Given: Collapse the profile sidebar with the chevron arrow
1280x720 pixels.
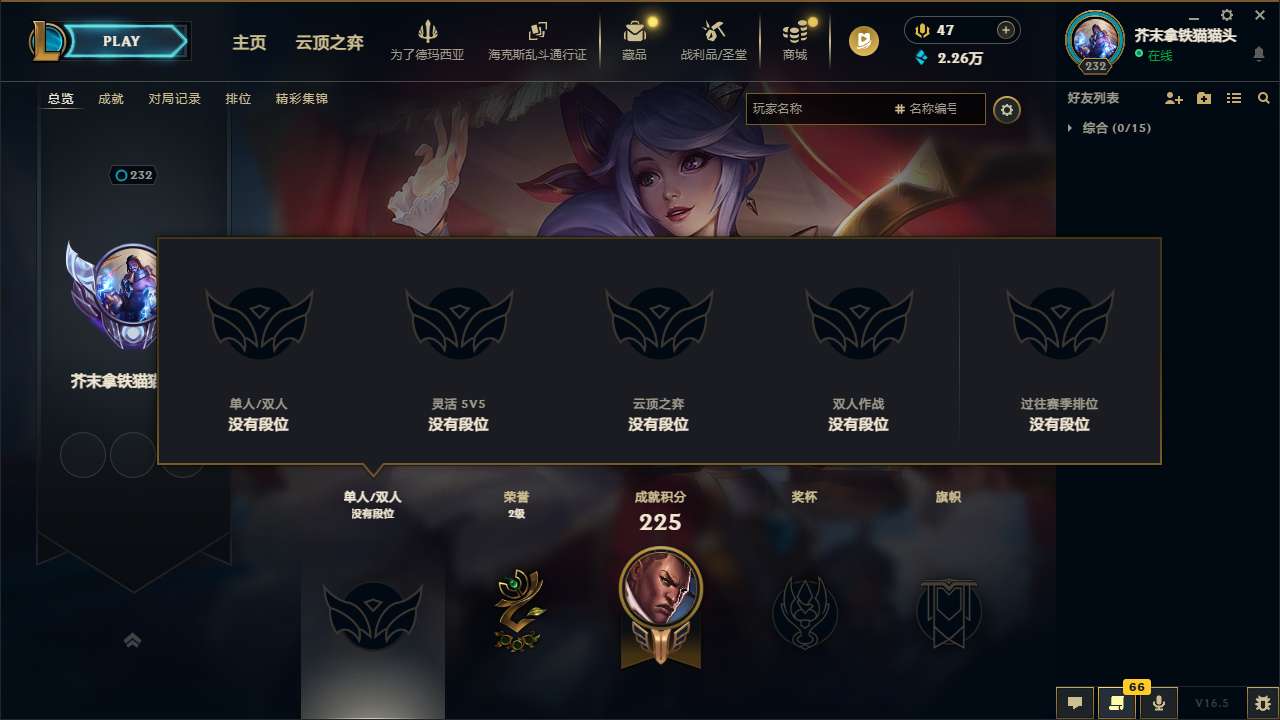Looking at the screenshot, I should [133, 640].
